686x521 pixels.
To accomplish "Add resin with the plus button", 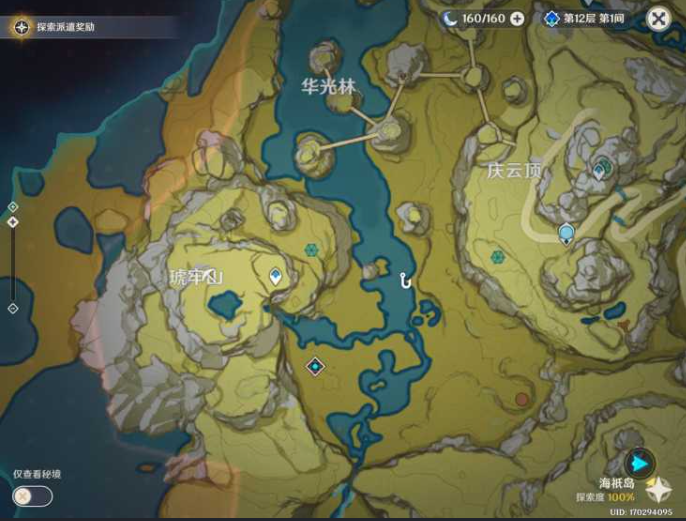I will pos(517,18).
